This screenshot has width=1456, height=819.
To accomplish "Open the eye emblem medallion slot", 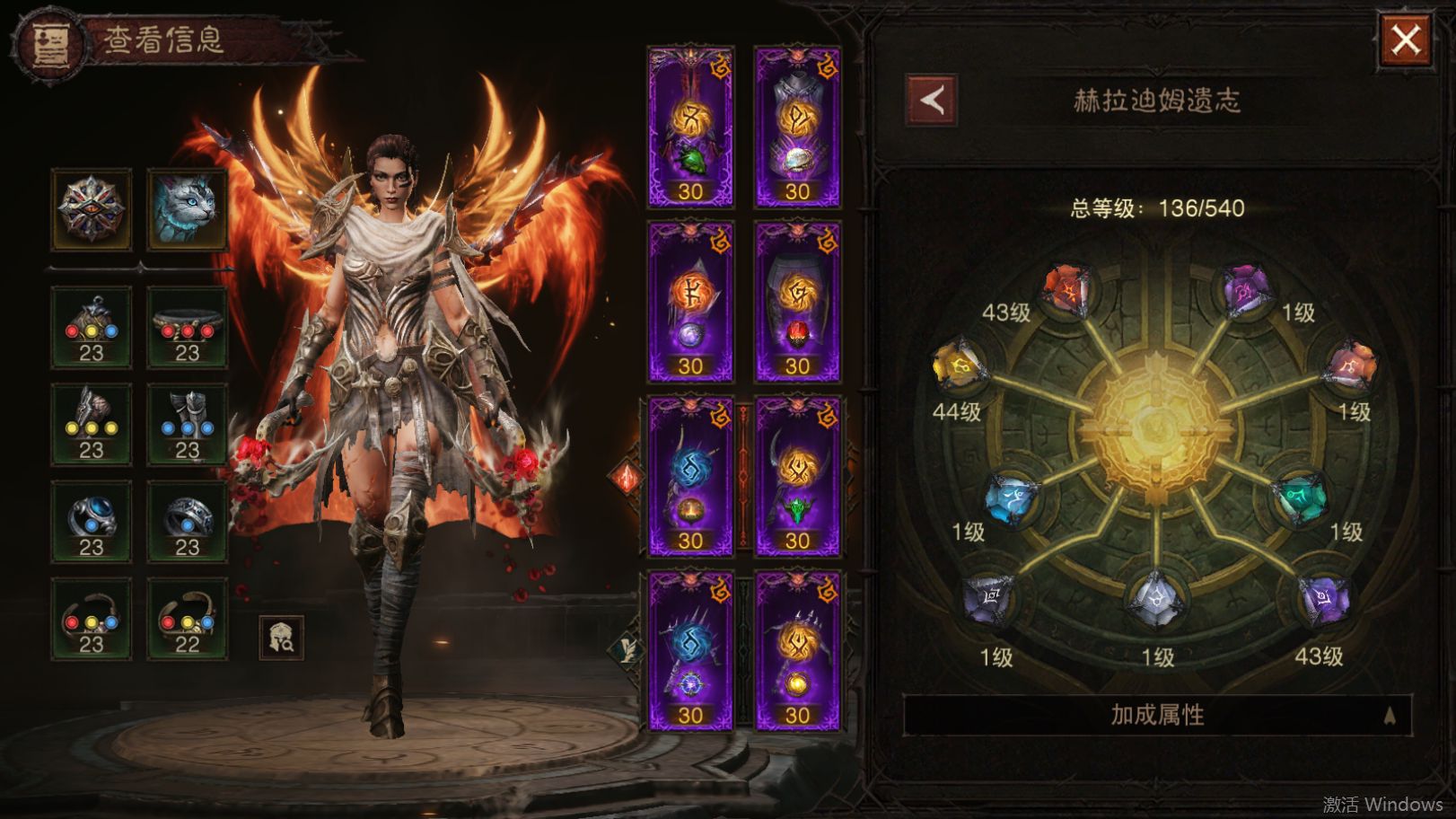I will [x=92, y=208].
